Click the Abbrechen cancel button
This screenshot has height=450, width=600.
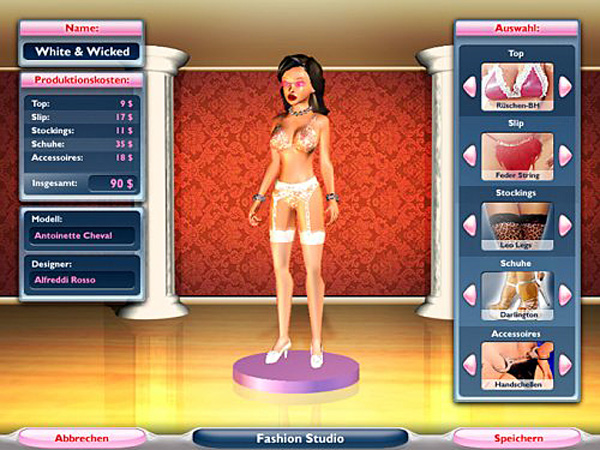[81, 437]
